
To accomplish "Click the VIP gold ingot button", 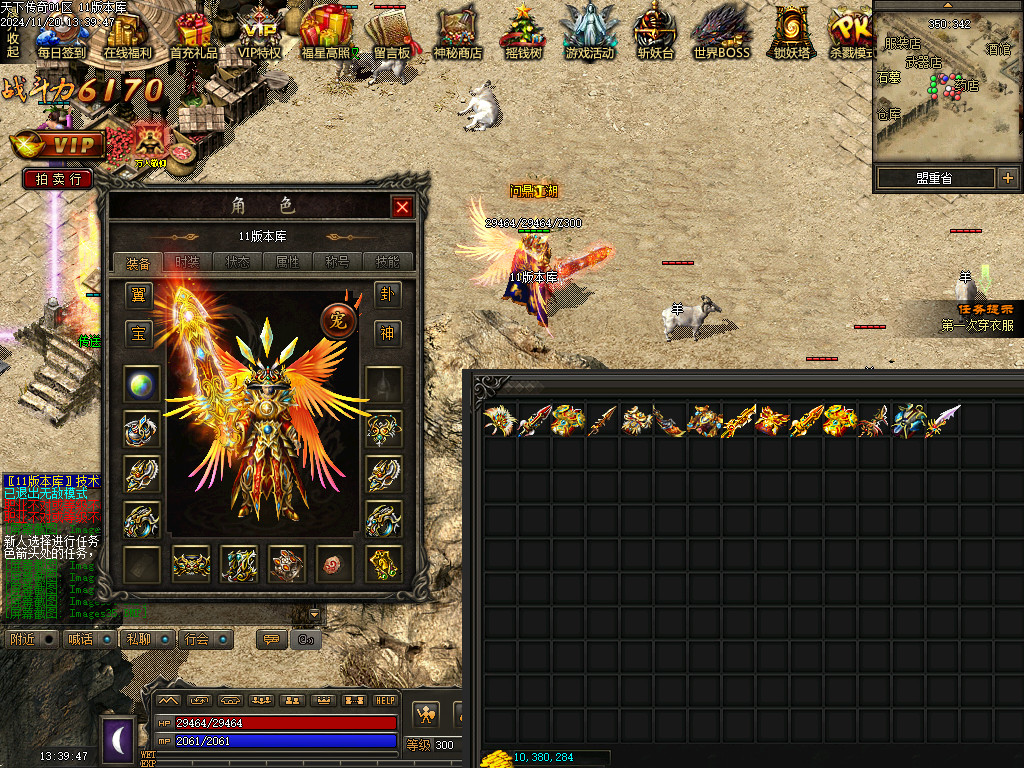I will pyautogui.click(x=57, y=145).
